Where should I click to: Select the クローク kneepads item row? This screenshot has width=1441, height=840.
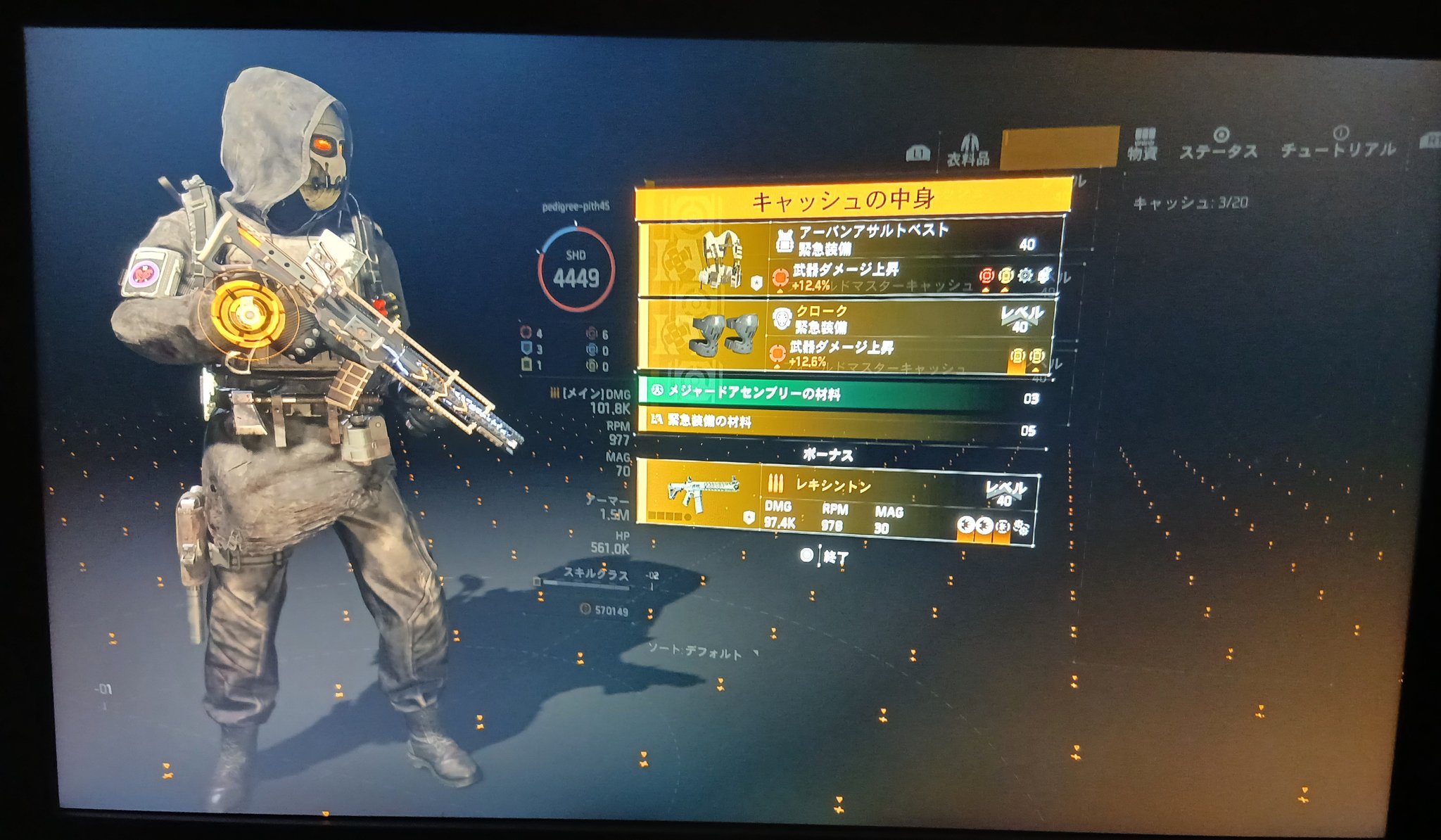tap(848, 336)
